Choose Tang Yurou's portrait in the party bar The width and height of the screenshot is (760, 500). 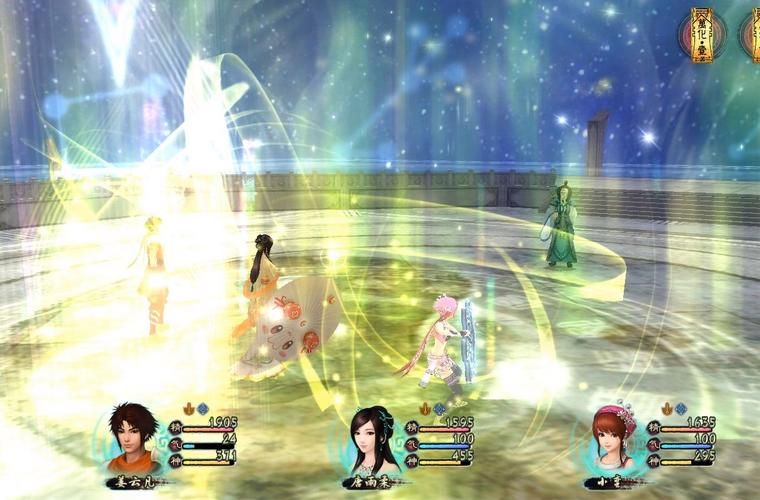(372, 440)
